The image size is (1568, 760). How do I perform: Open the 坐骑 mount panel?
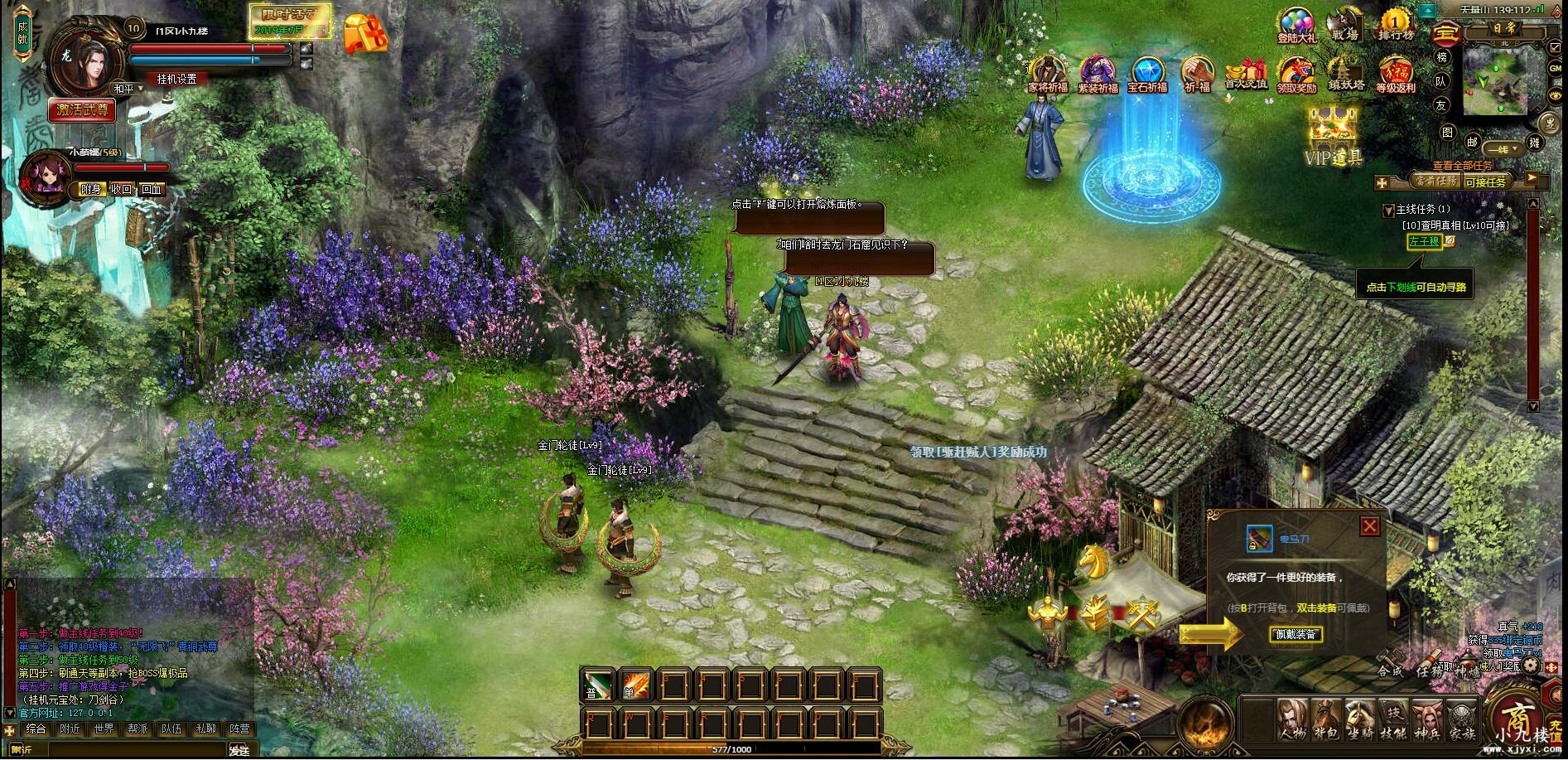tap(1360, 719)
